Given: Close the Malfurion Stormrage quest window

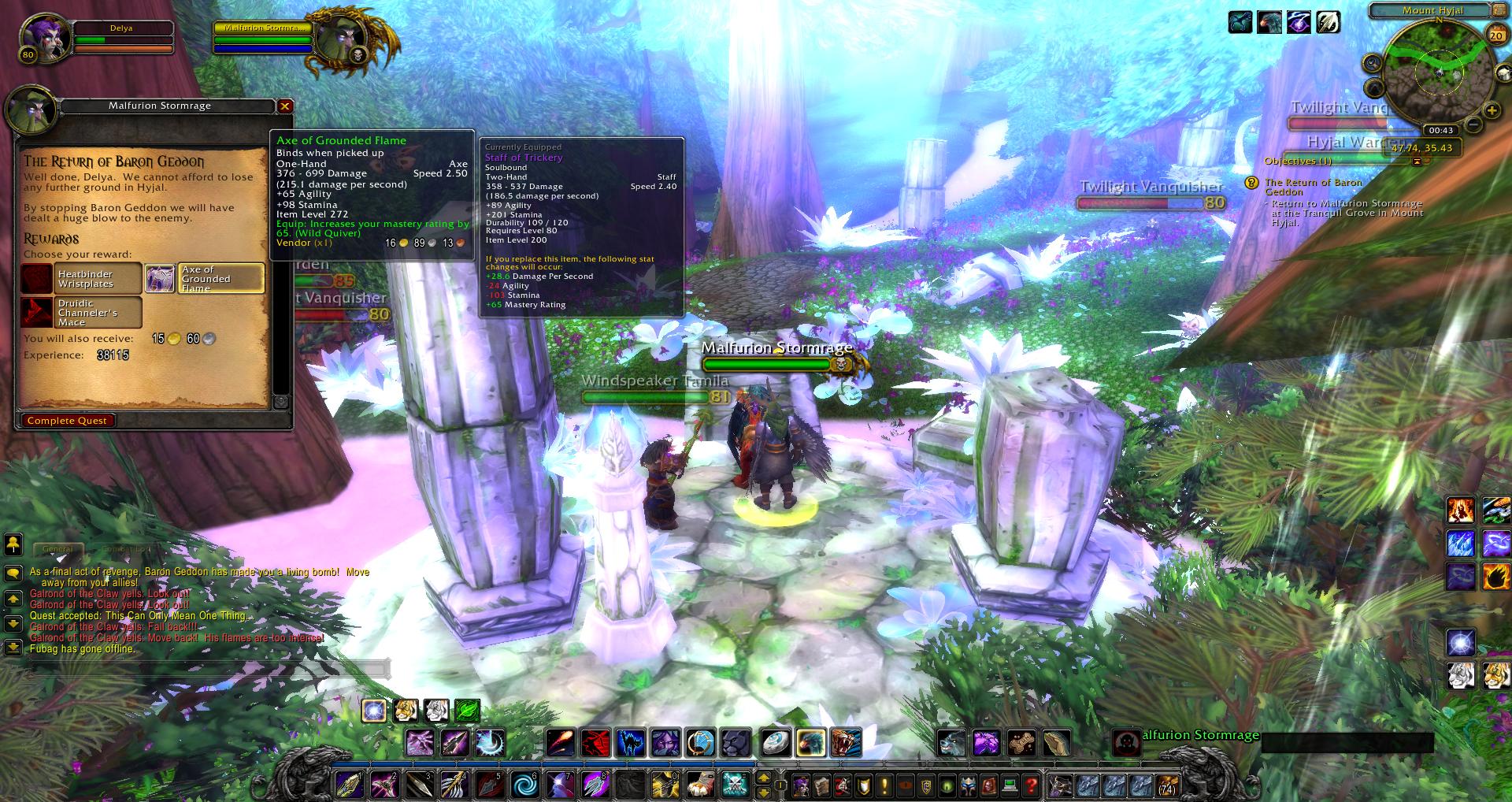Looking at the screenshot, I should [285, 106].
